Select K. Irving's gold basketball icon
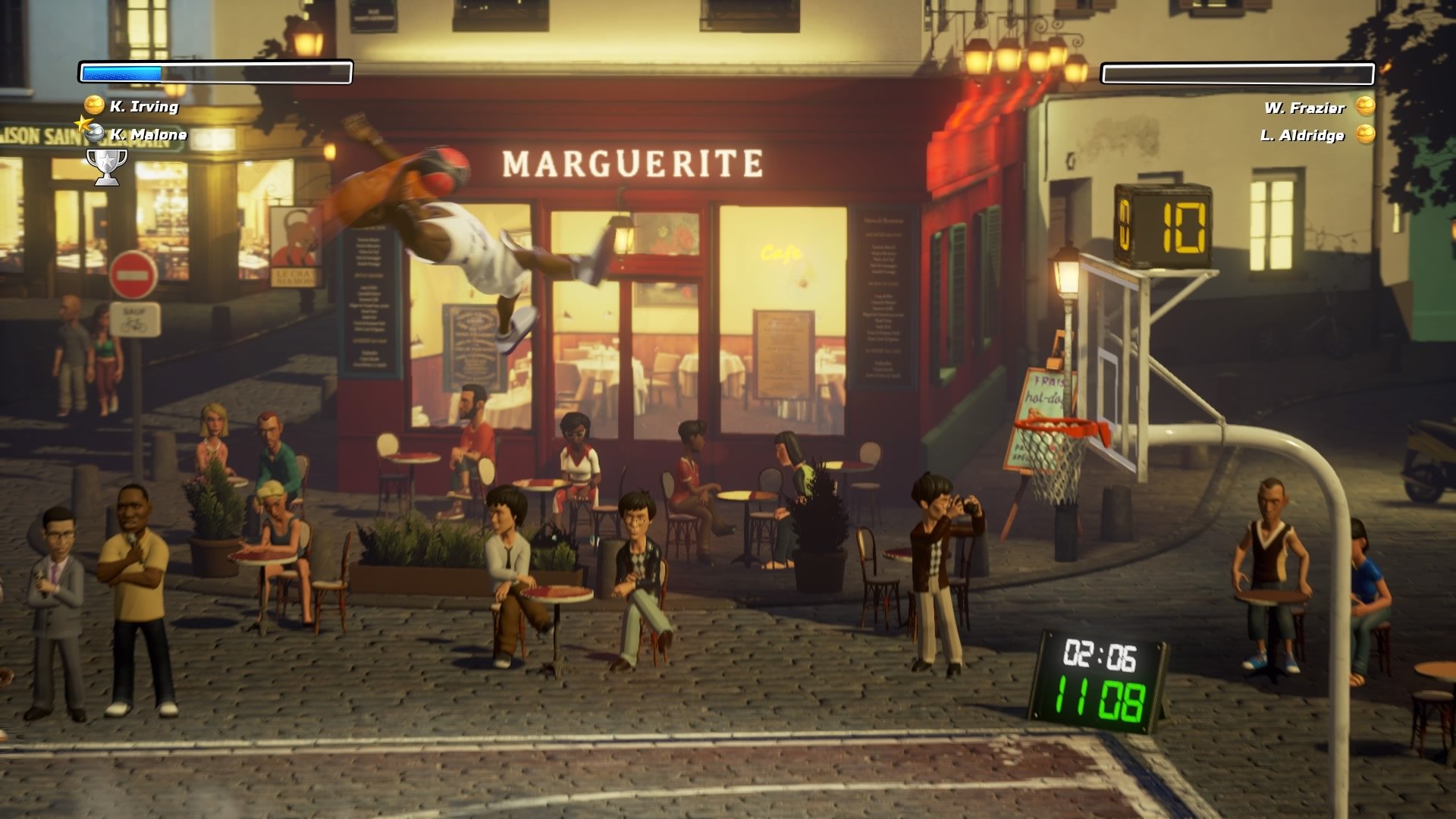1456x819 pixels. click(93, 107)
